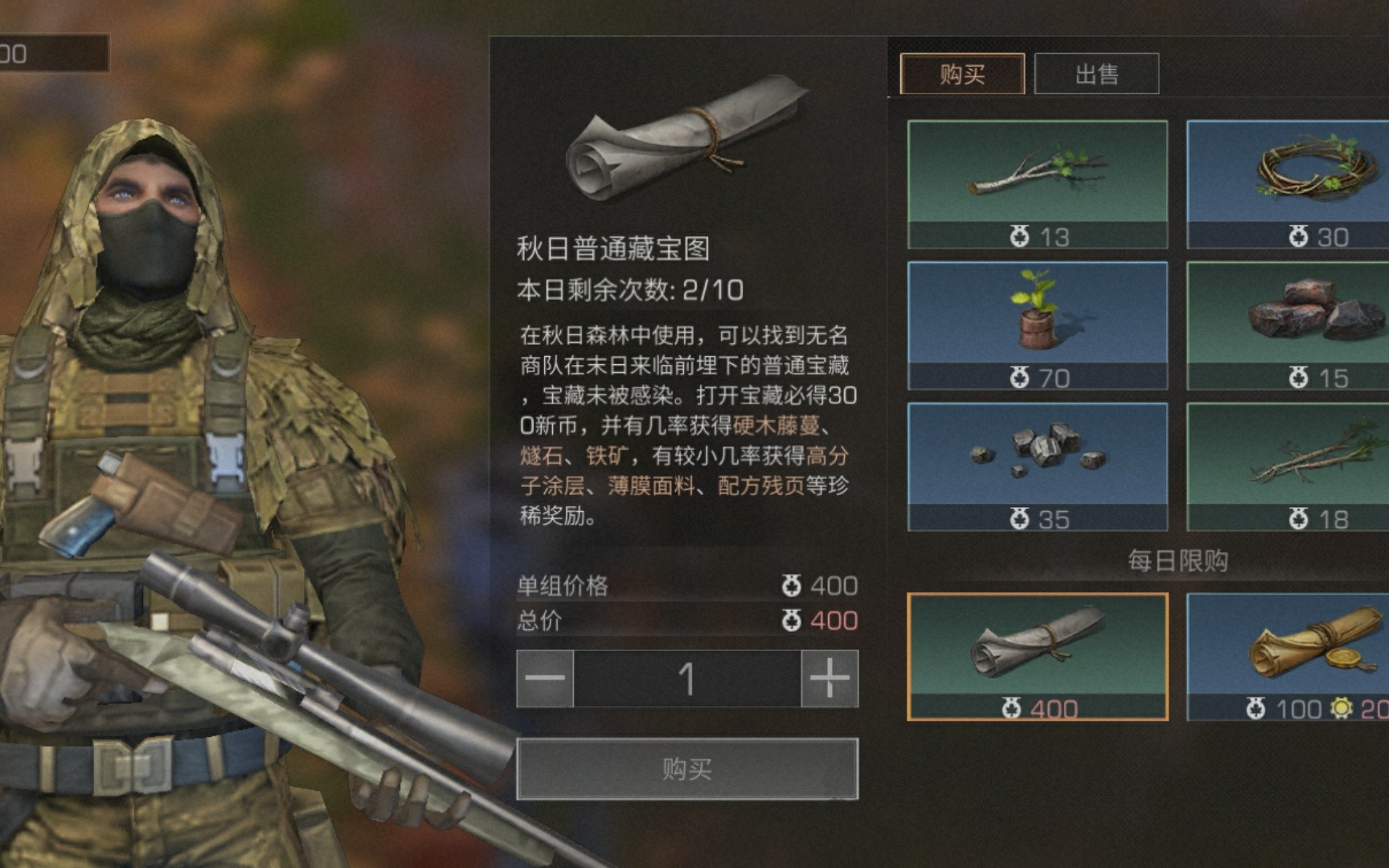The image size is (1389, 868).
Task: Select the golden treasure map item
Action: (x=1288, y=656)
